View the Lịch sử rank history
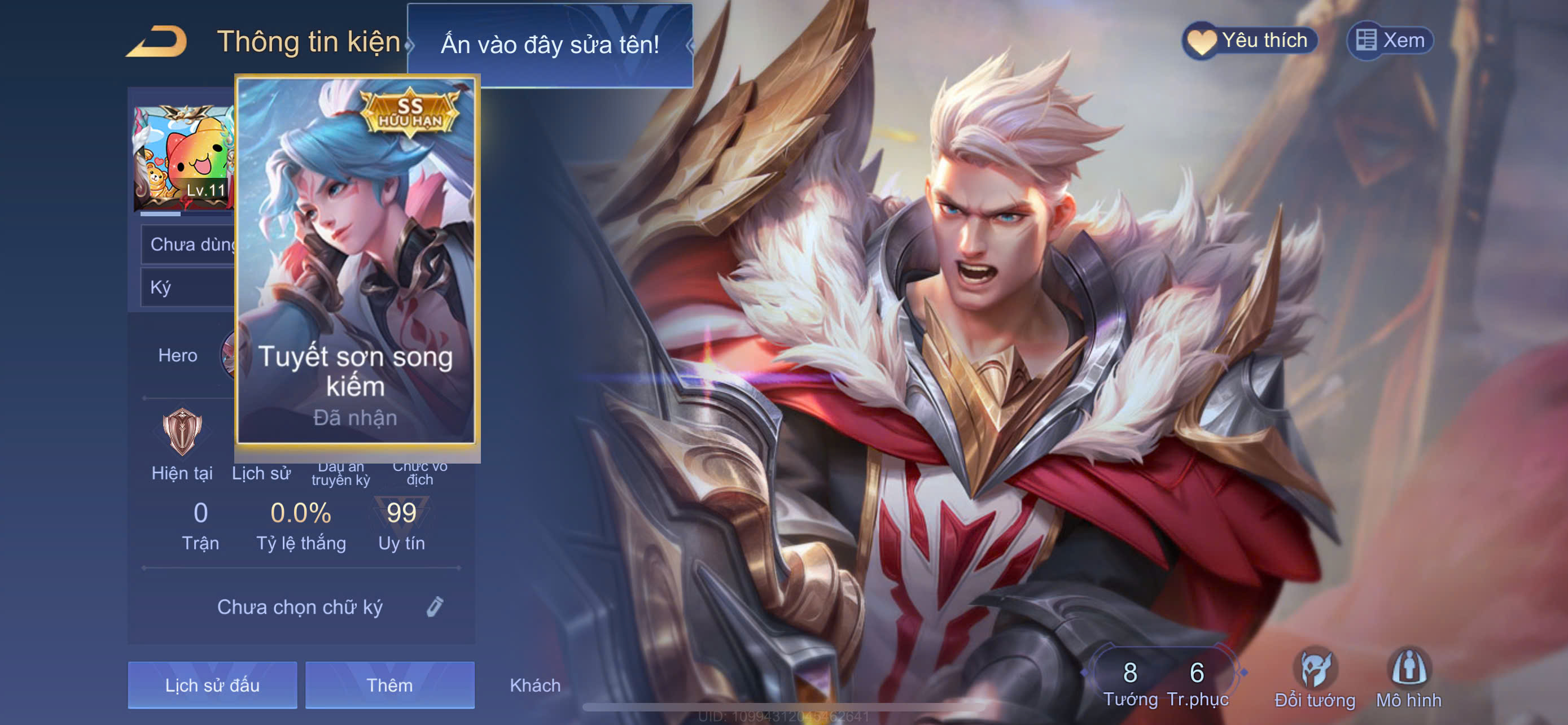 (261, 473)
